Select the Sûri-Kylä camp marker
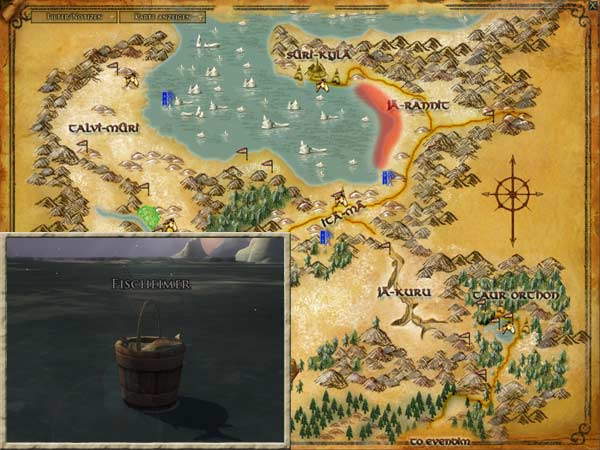The image size is (600, 450). [317, 71]
